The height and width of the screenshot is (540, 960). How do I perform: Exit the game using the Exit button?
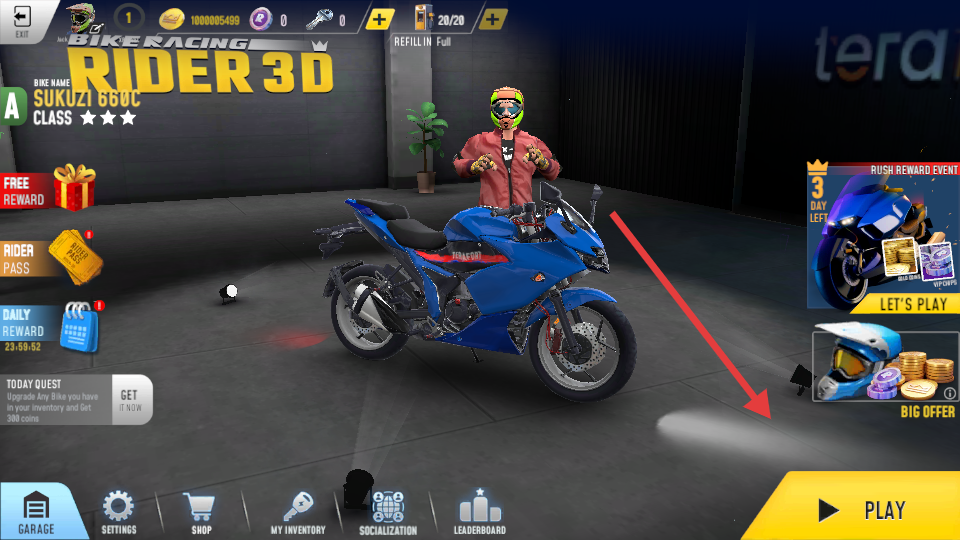(22, 21)
